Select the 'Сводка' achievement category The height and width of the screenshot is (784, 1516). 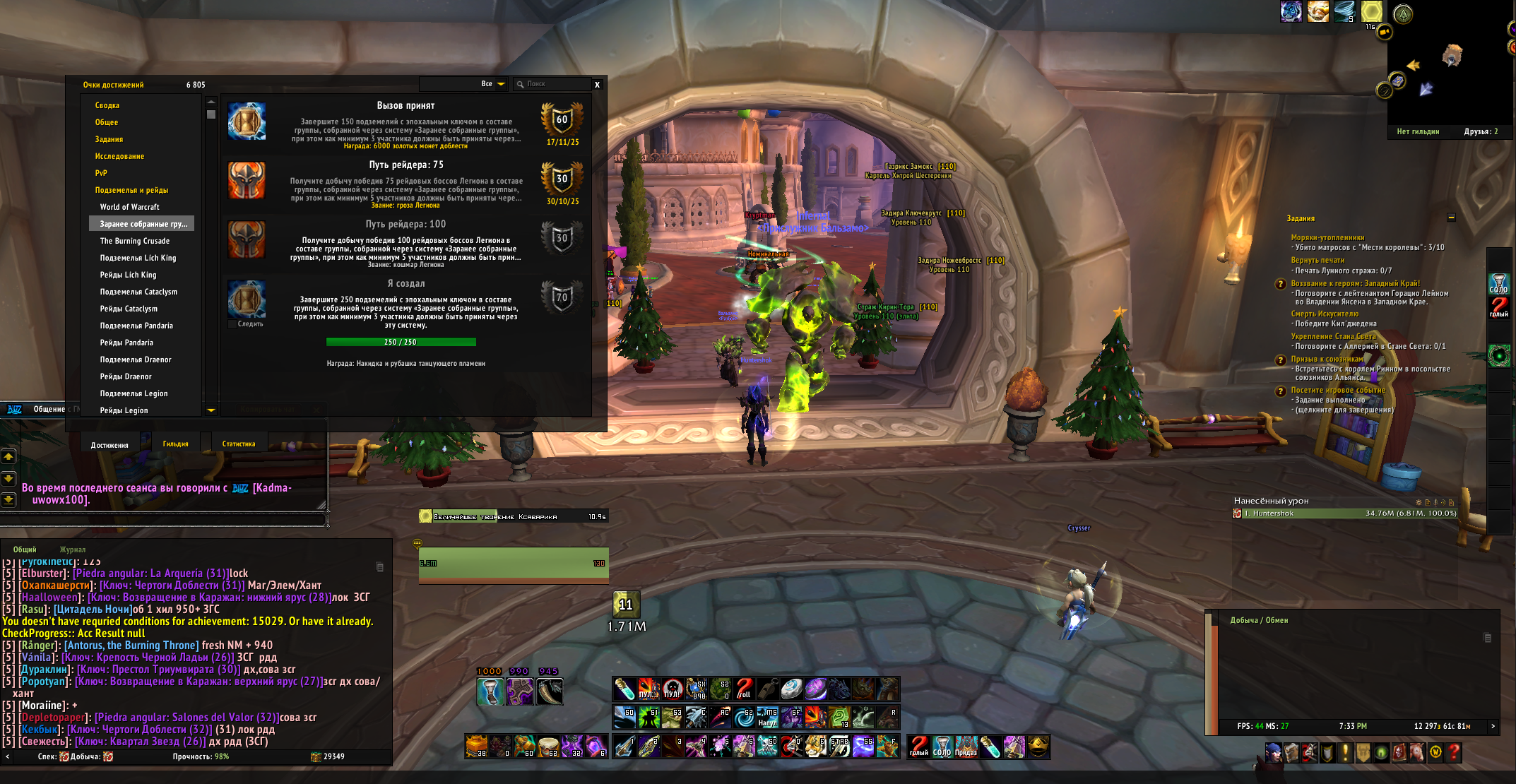(107, 105)
